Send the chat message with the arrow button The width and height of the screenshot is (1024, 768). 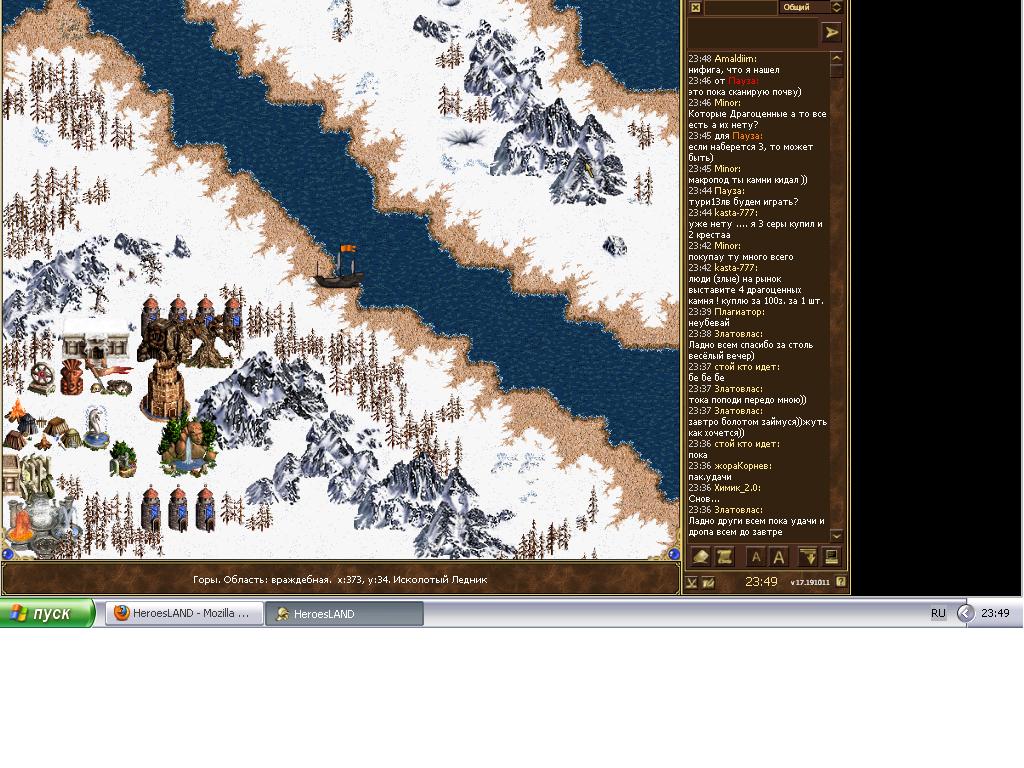[x=831, y=33]
